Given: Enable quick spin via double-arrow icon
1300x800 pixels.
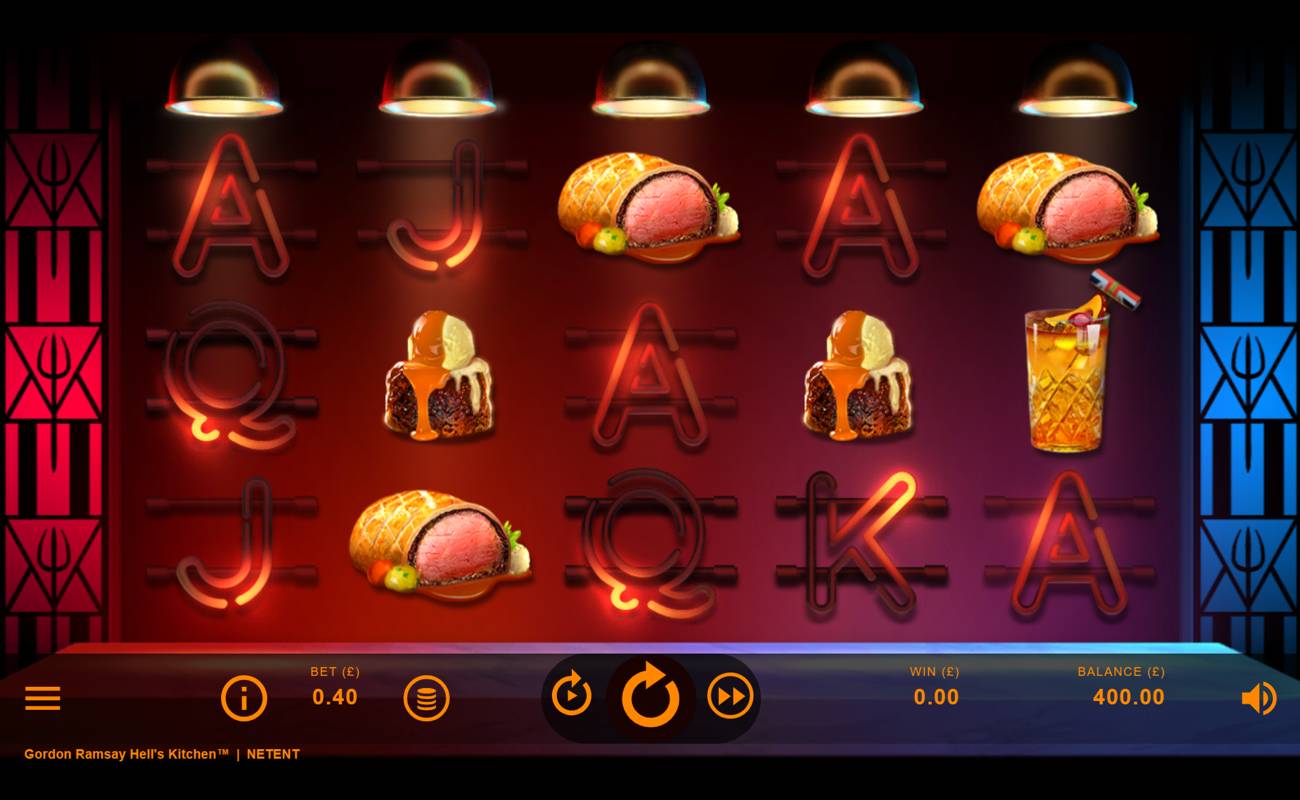Looking at the screenshot, I should pos(731,697).
